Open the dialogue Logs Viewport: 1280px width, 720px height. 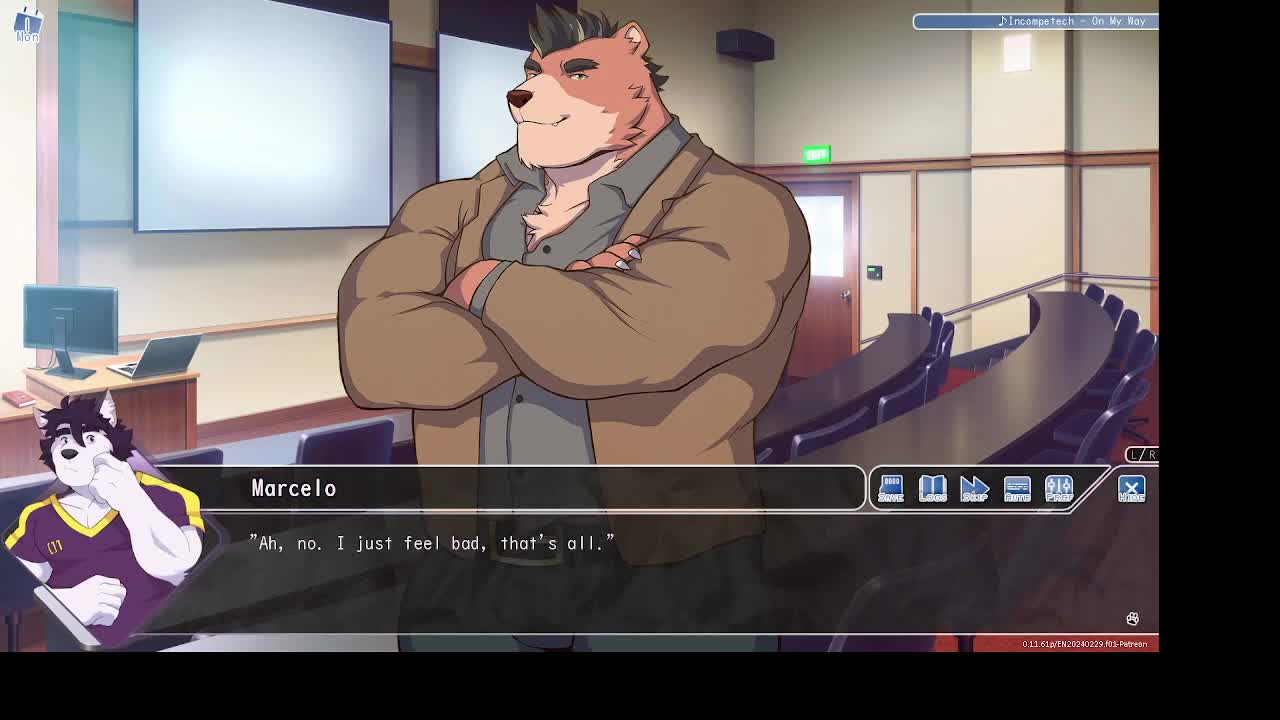[x=932, y=488]
